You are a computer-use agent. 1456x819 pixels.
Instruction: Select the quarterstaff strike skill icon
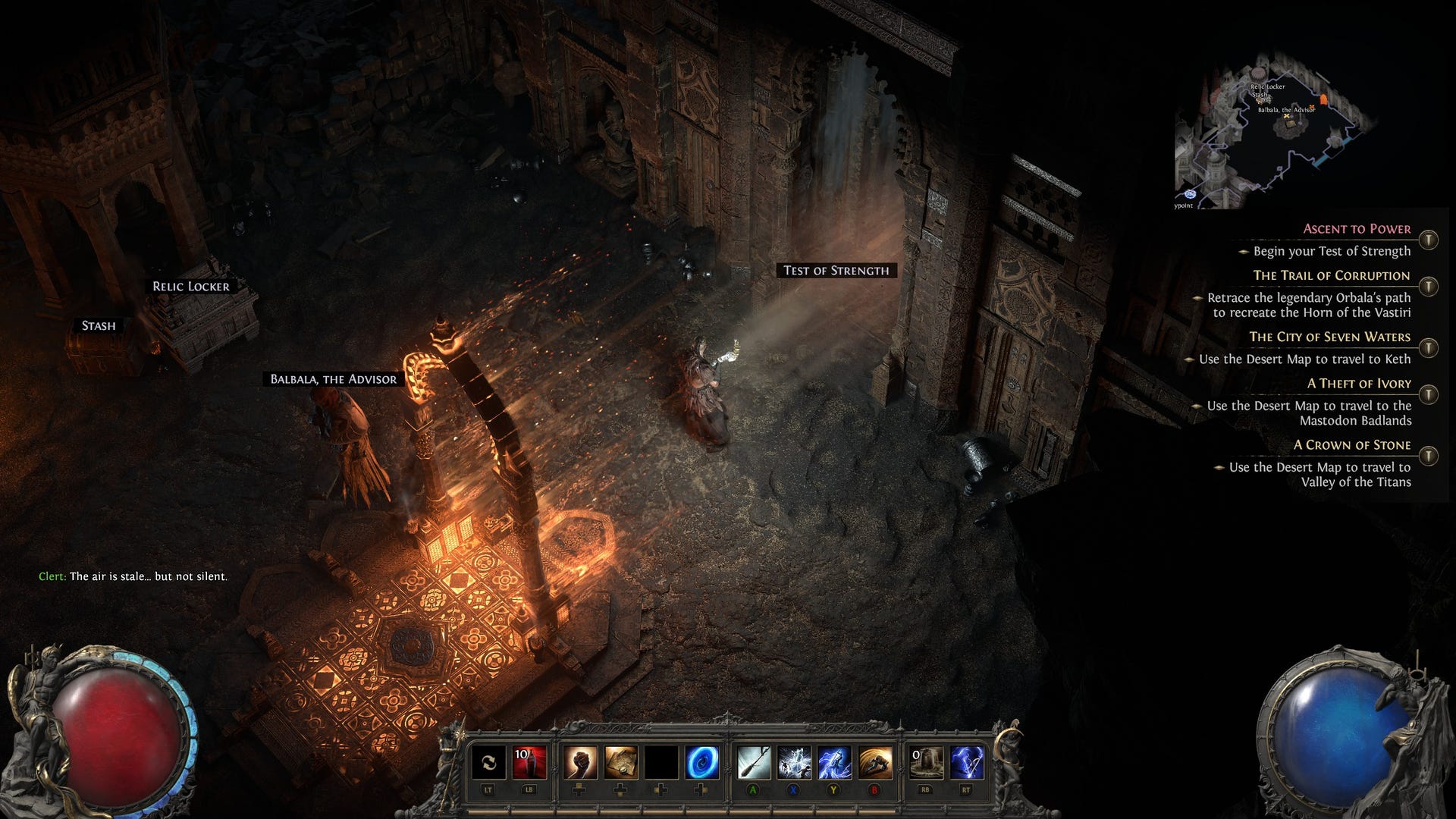[754, 762]
